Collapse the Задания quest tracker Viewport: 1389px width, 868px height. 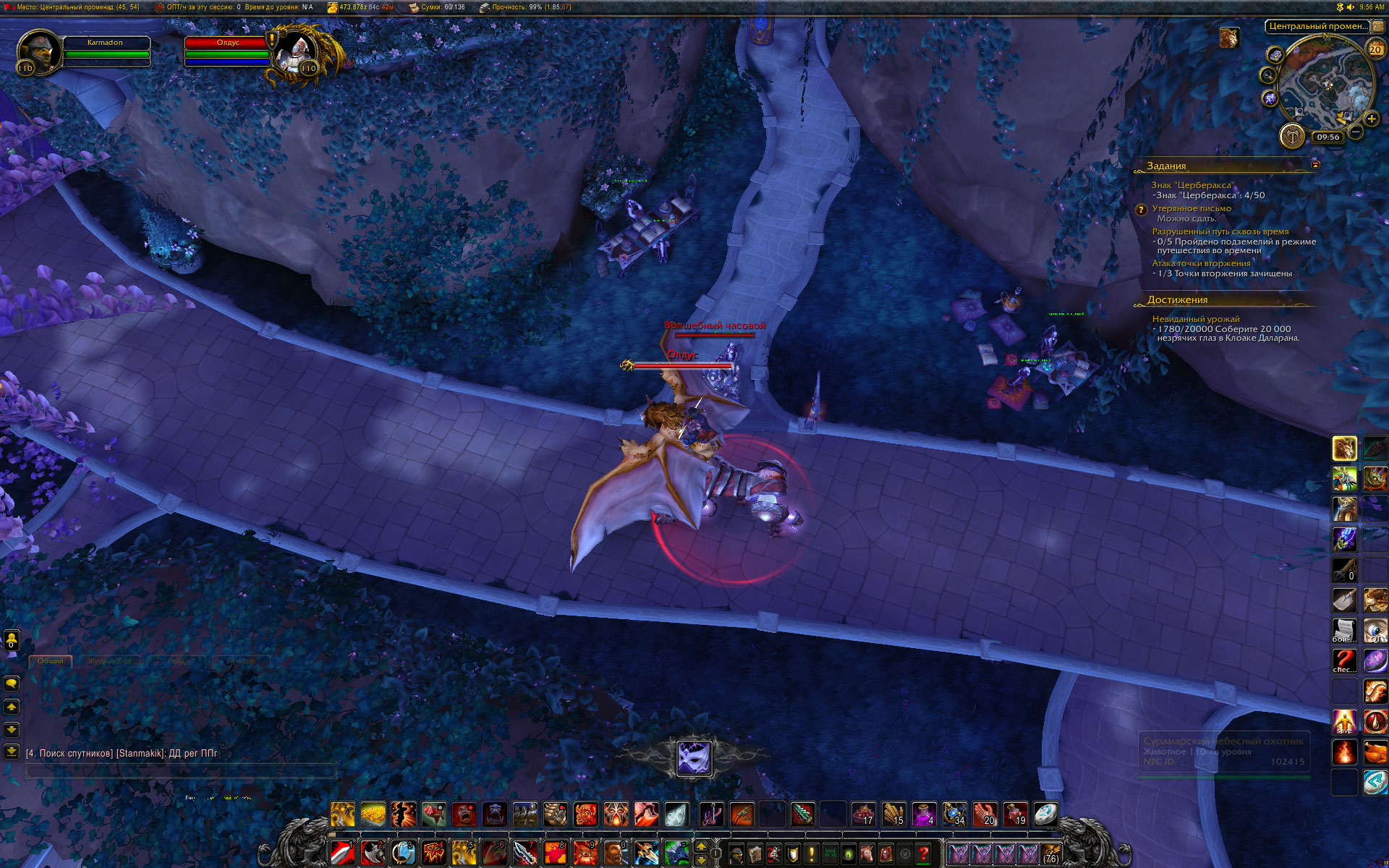1315,165
